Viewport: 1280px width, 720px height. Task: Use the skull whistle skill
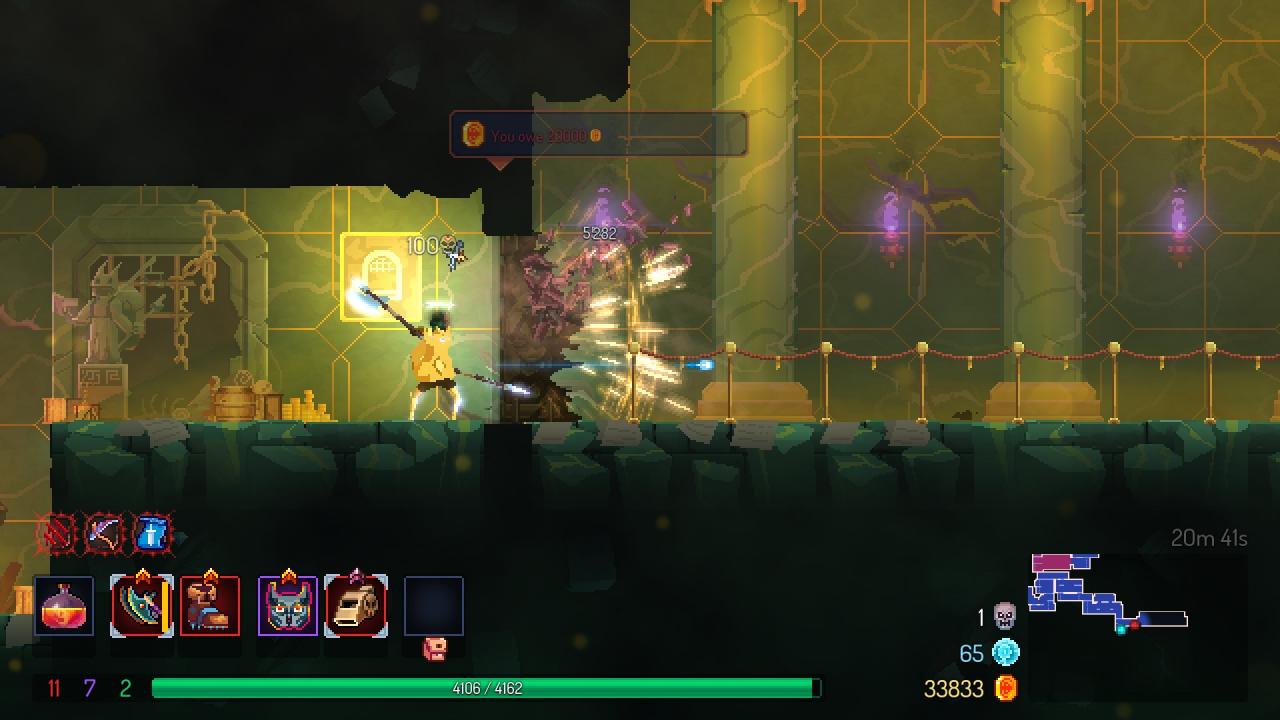tap(356, 606)
